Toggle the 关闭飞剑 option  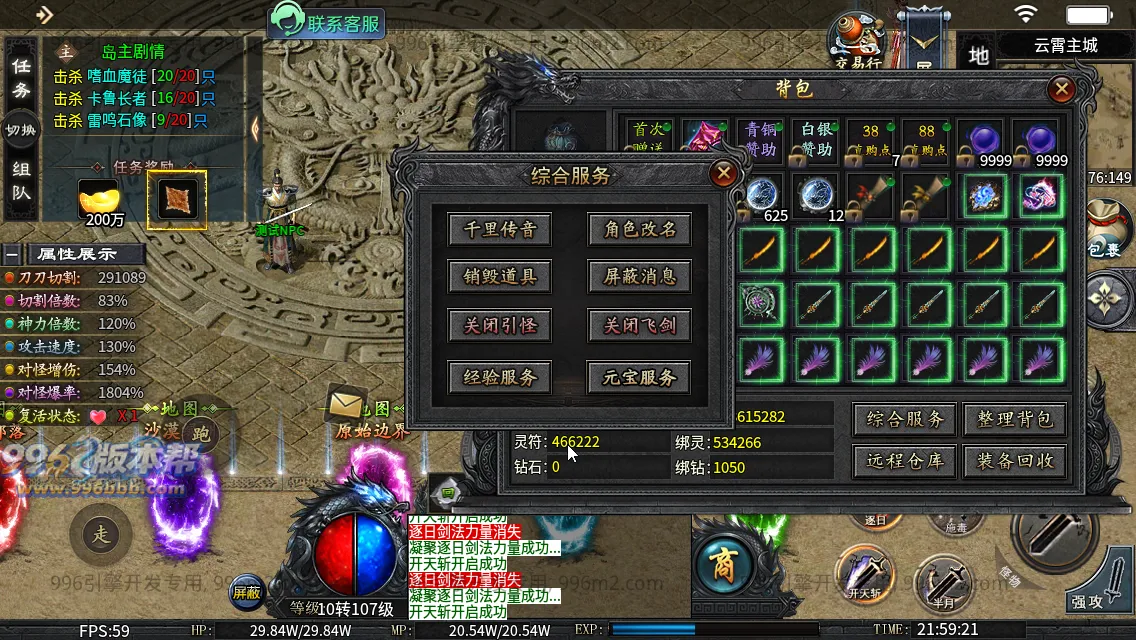coord(639,326)
